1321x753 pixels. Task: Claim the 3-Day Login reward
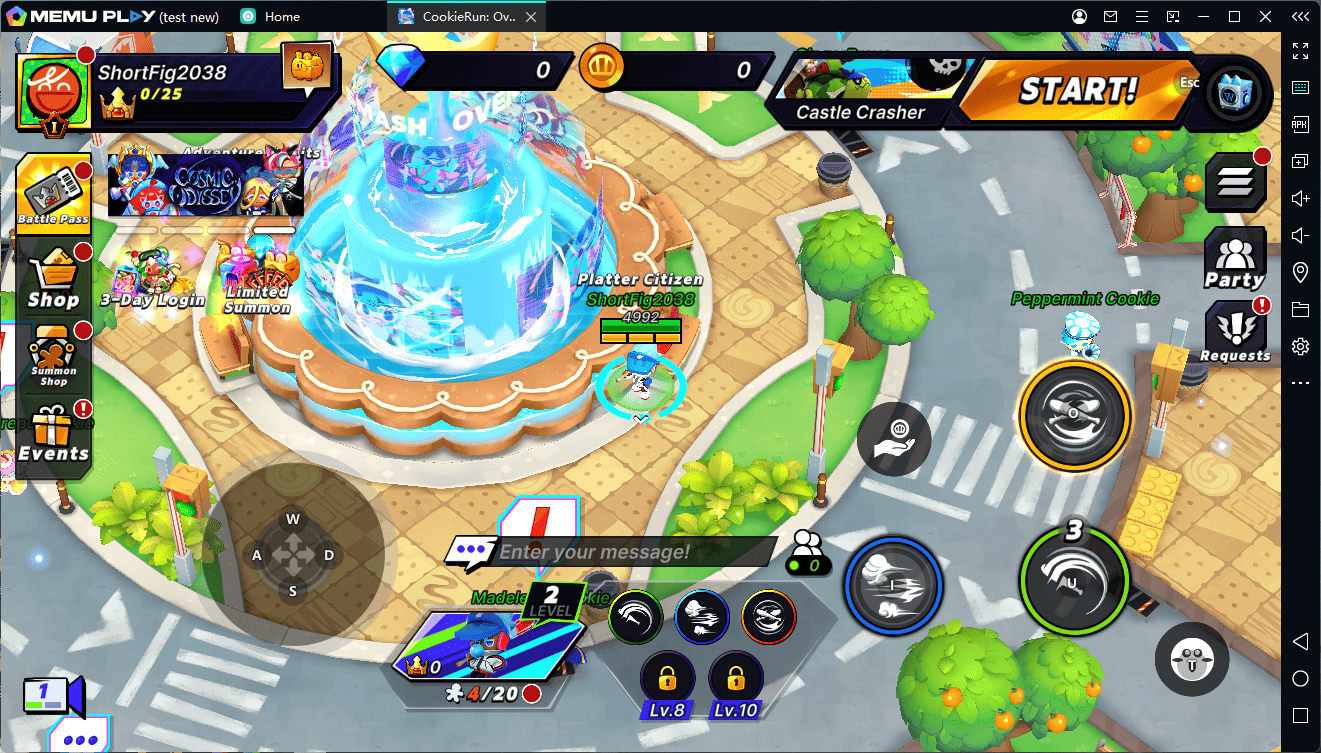point(152,278)
